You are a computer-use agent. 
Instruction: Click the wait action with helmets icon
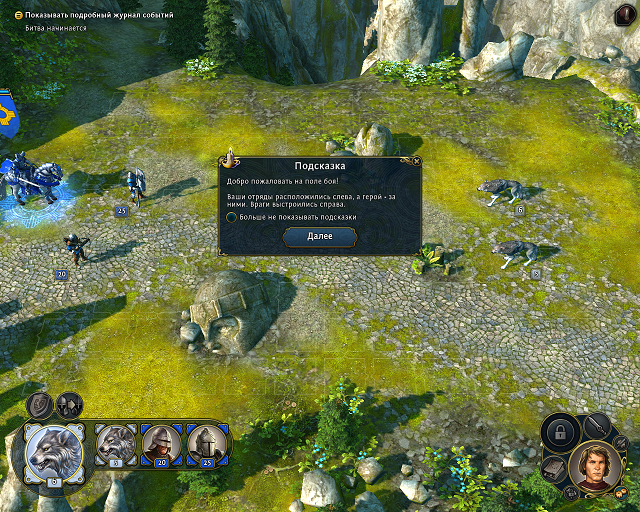70,405
